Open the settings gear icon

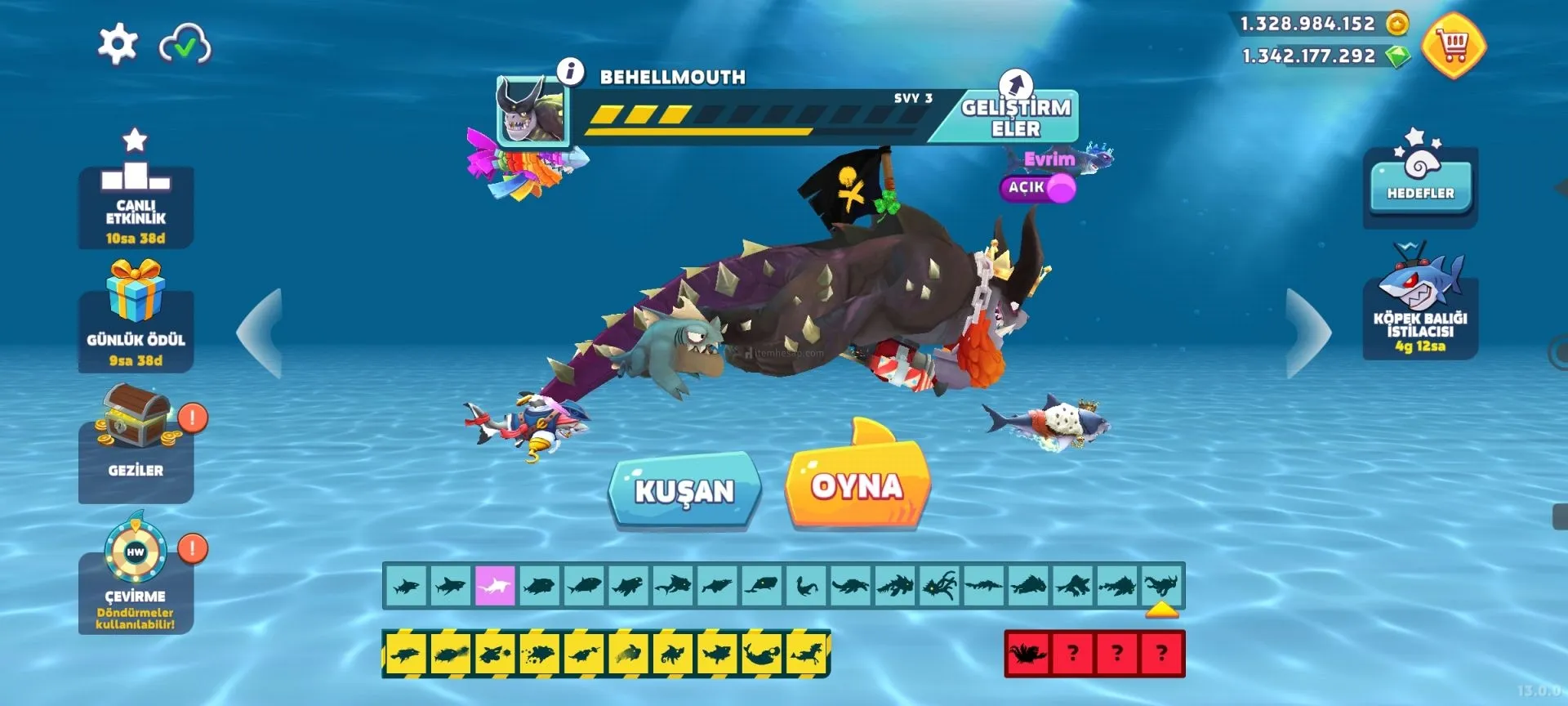pos(118,43)
